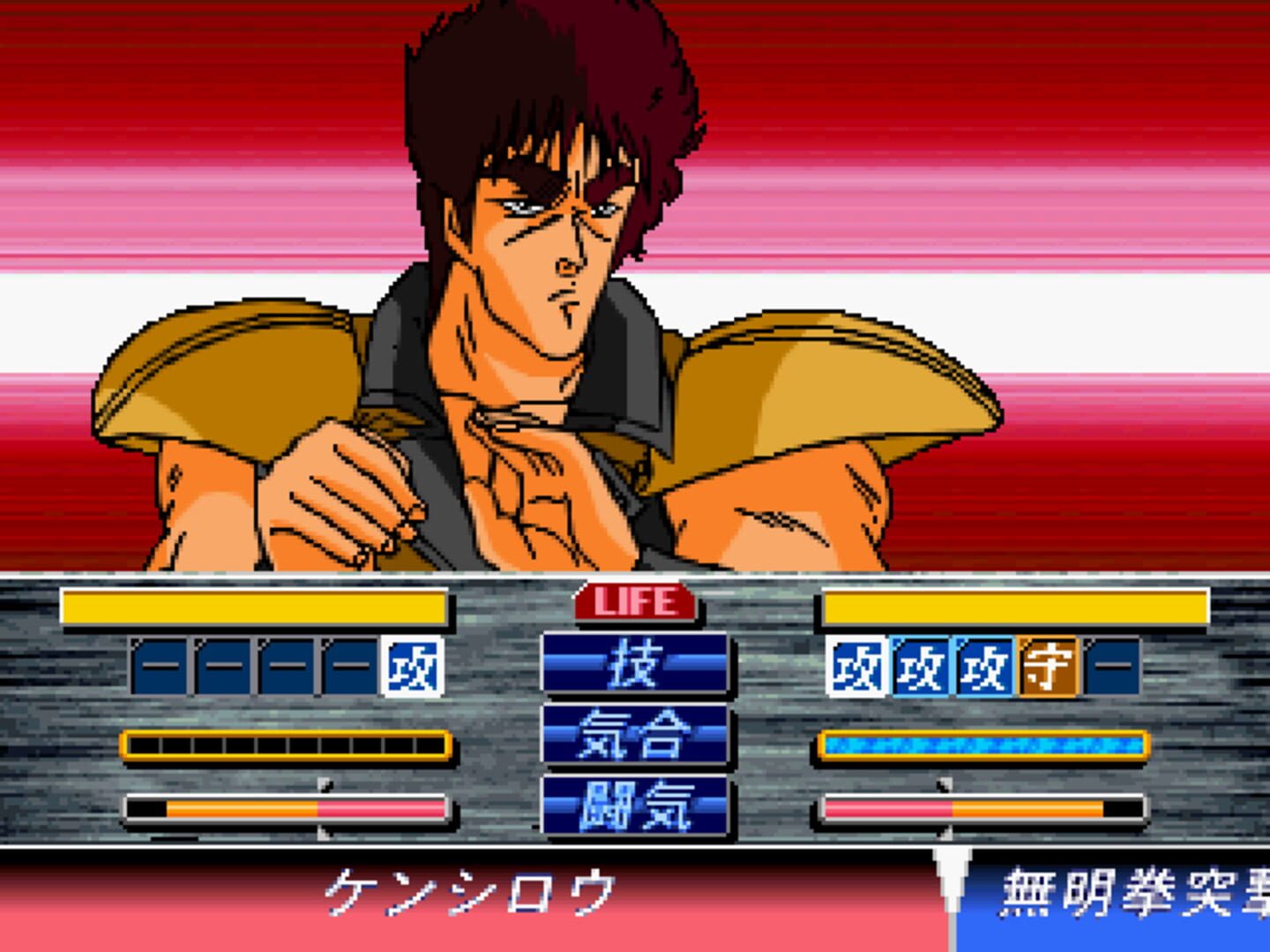Click the left yellow life bar

[x=251, y=604]
